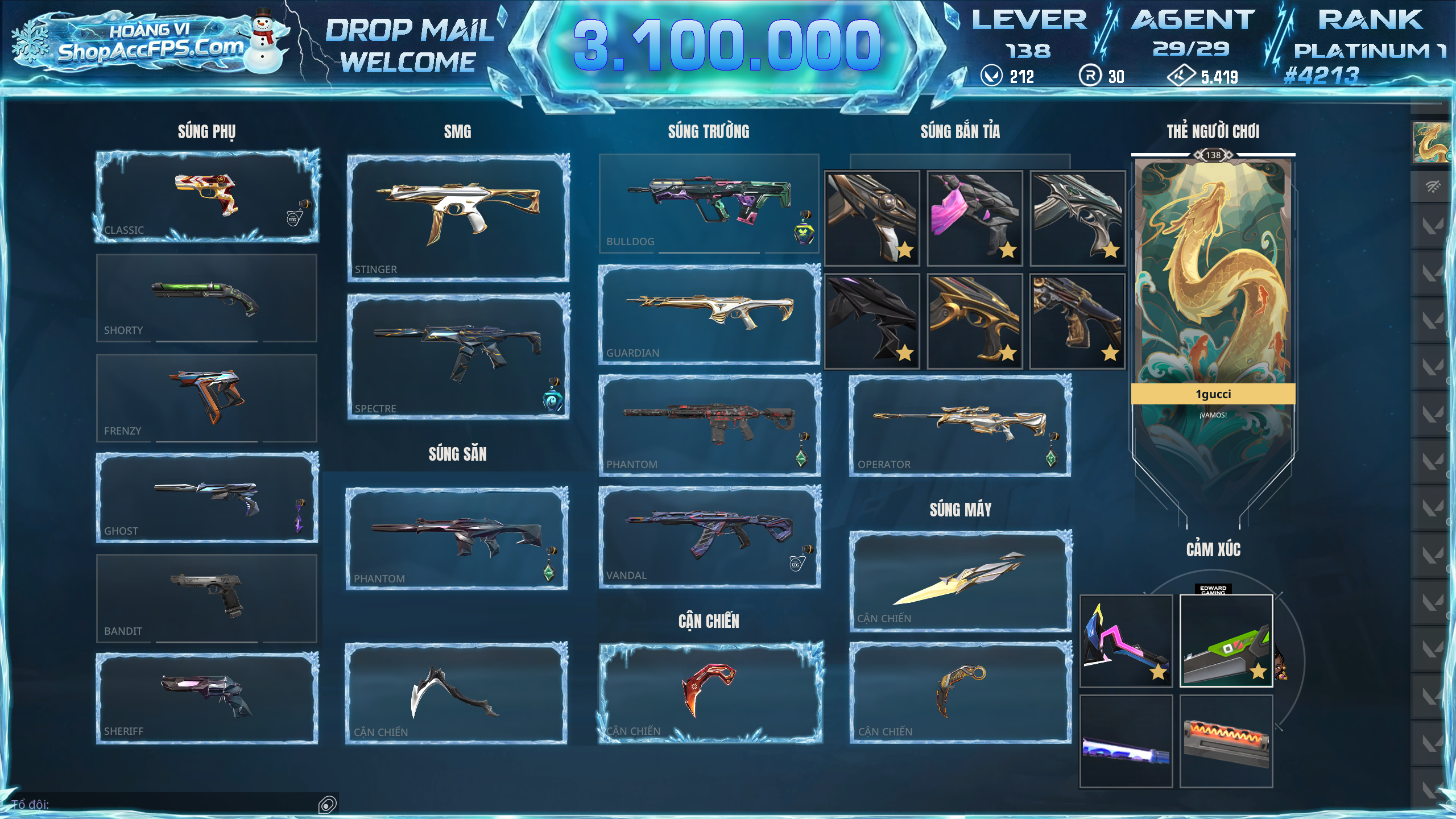
Task: Open the Guardian rifle slot
Action: 709,315
